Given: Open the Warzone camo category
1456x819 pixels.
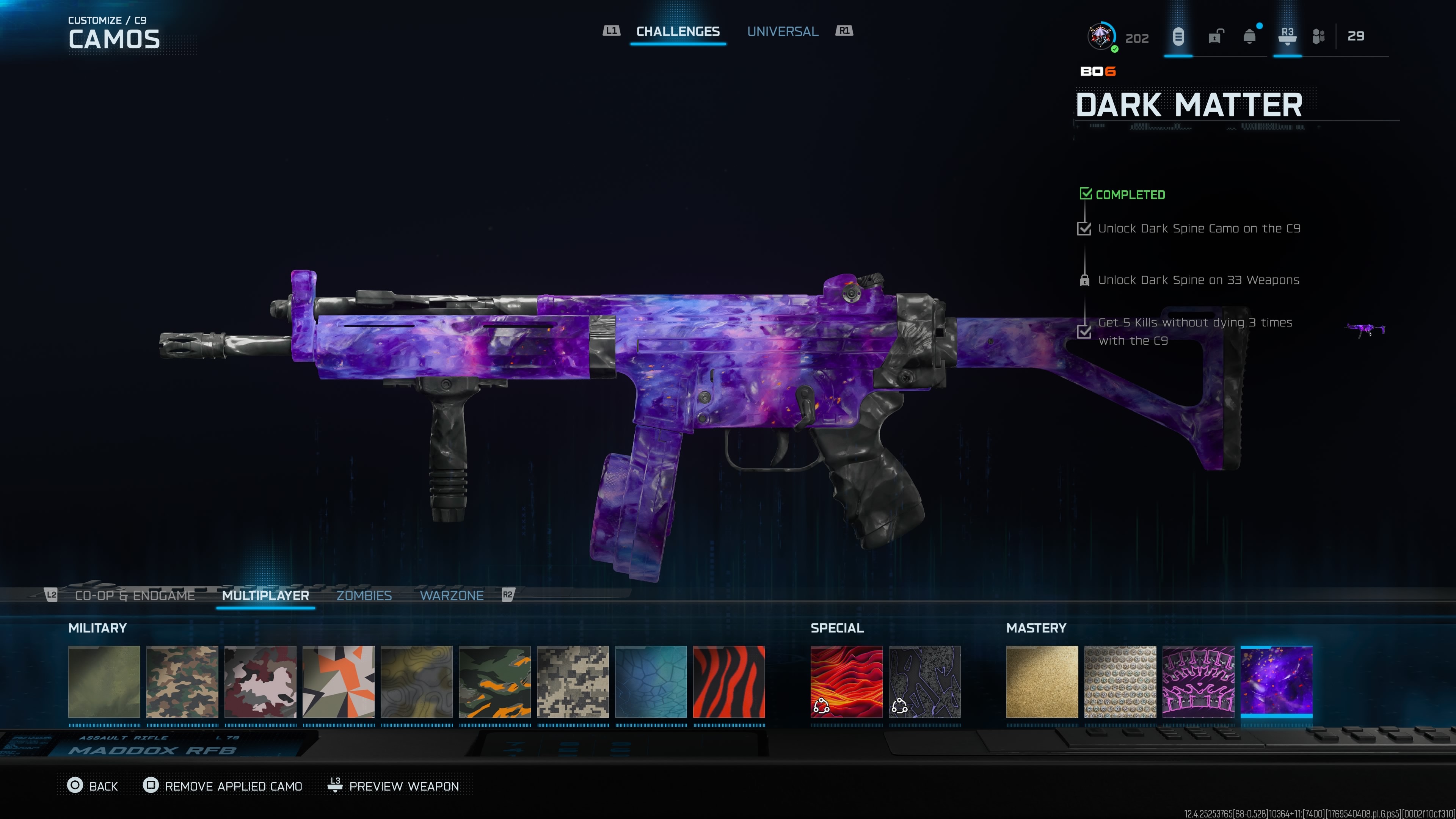Looking at the screenshot, I should click(x=451, y=595).
